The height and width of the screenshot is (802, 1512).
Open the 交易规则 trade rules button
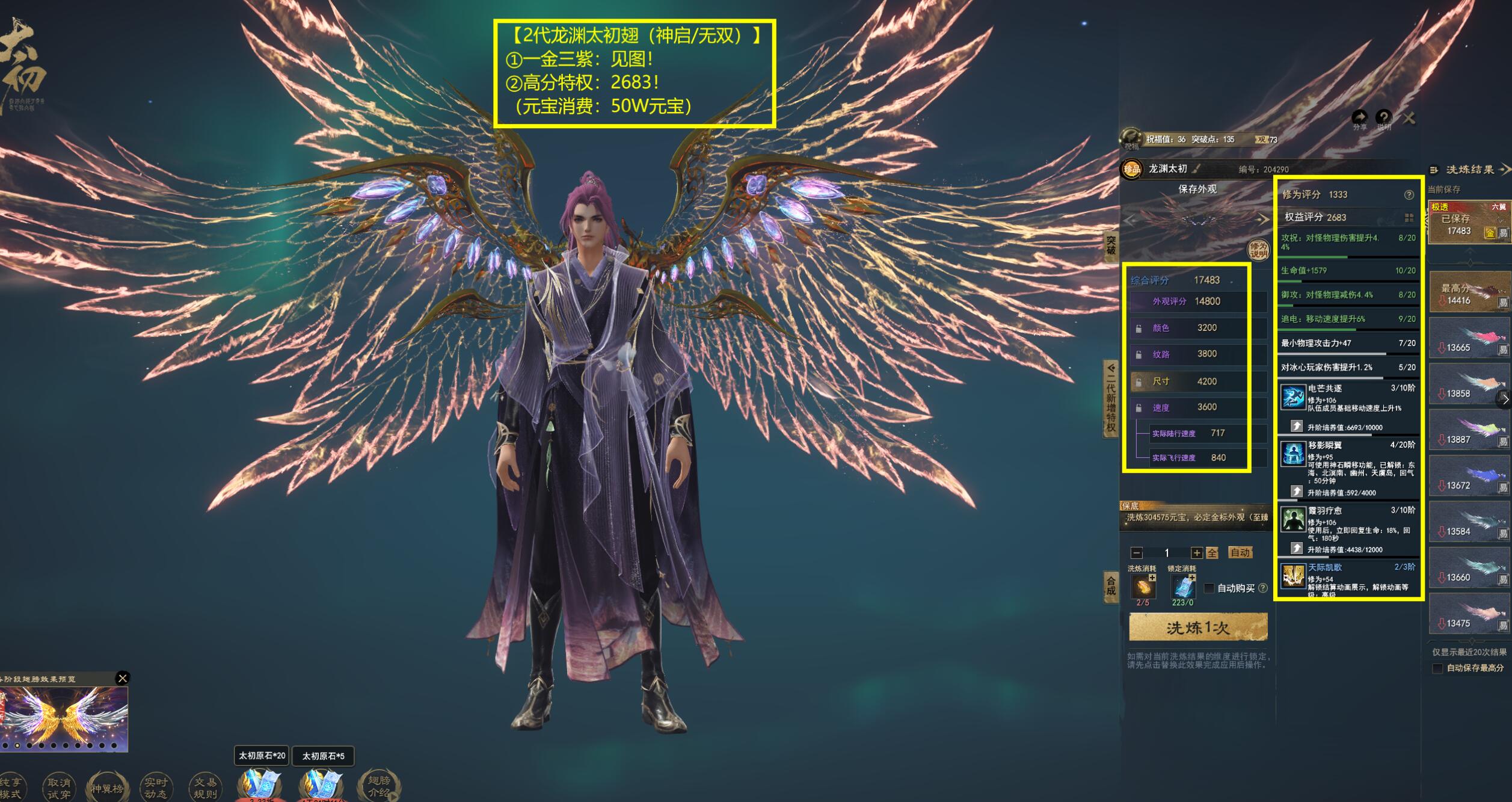tap(204, 788)
